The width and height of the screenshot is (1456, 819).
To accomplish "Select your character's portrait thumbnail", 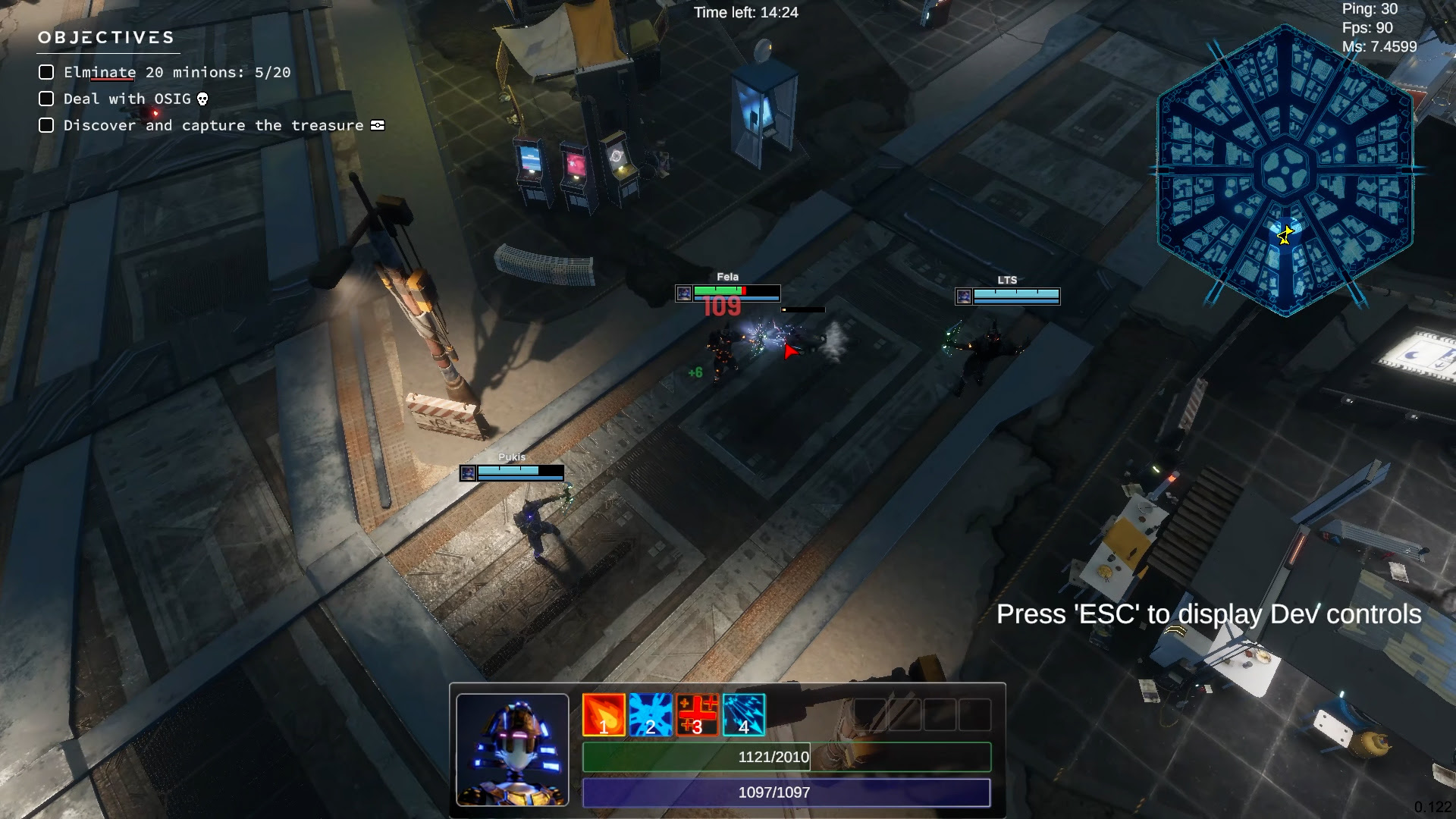I will click(513, 750).
